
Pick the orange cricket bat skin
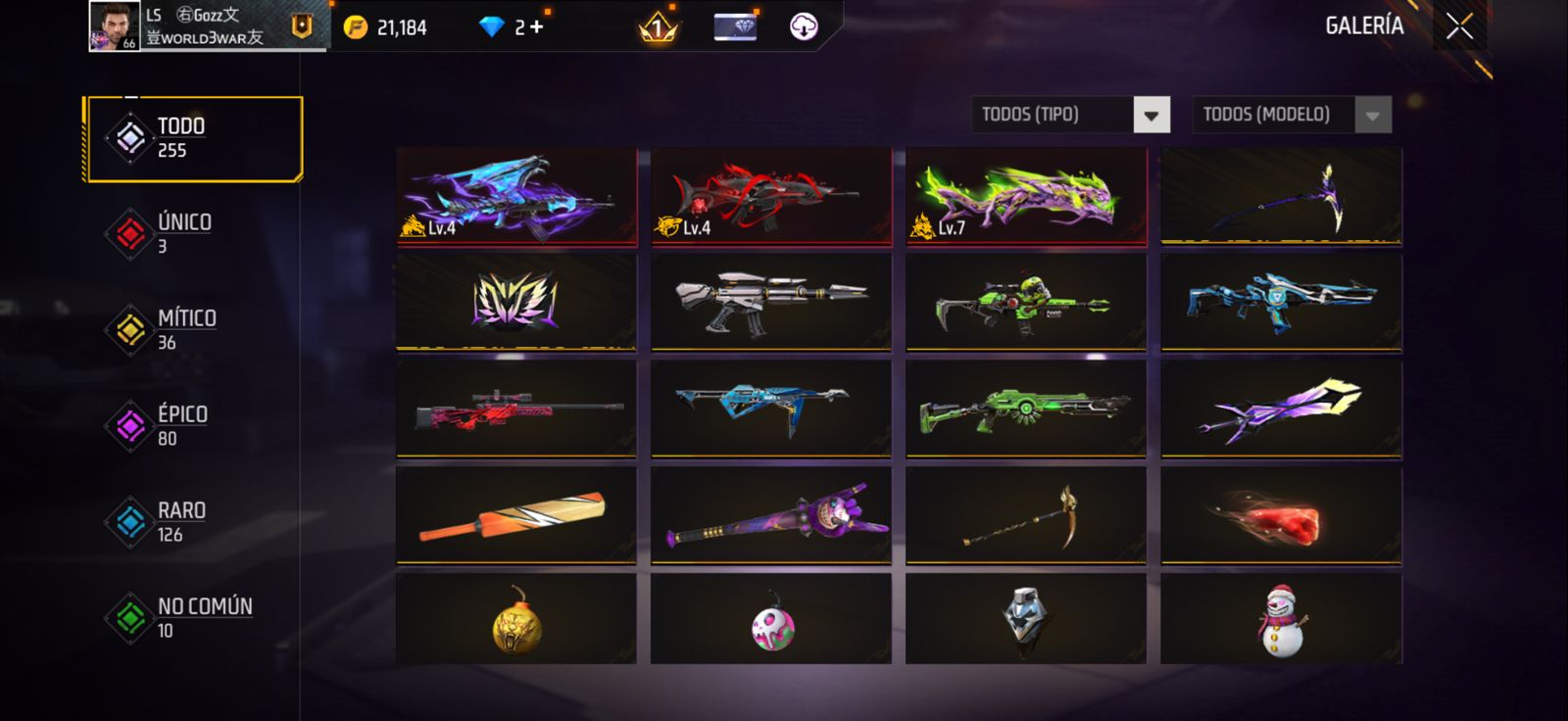pos(516,515)
